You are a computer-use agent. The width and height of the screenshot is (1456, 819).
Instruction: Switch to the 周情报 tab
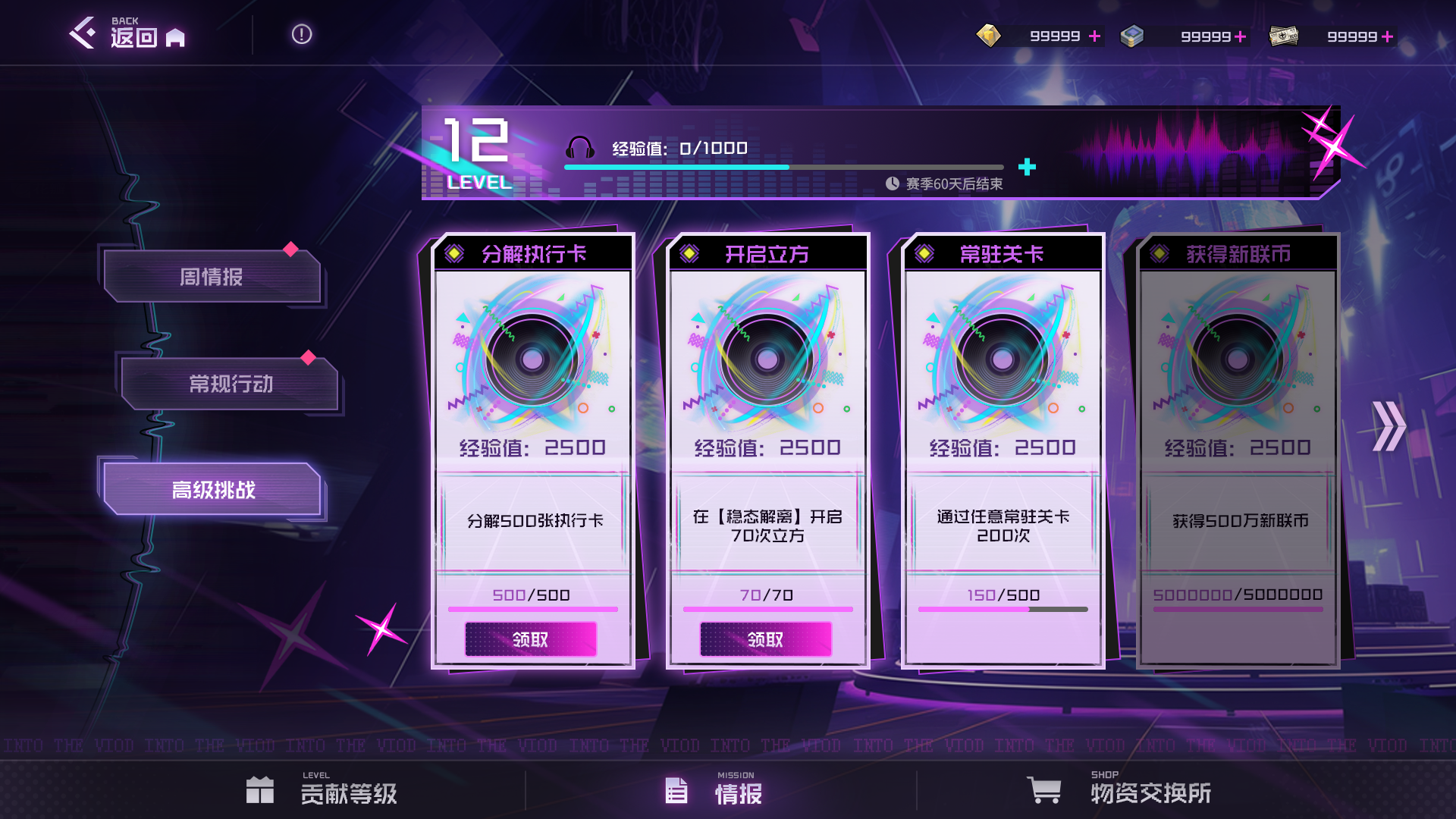coord(212,277)
